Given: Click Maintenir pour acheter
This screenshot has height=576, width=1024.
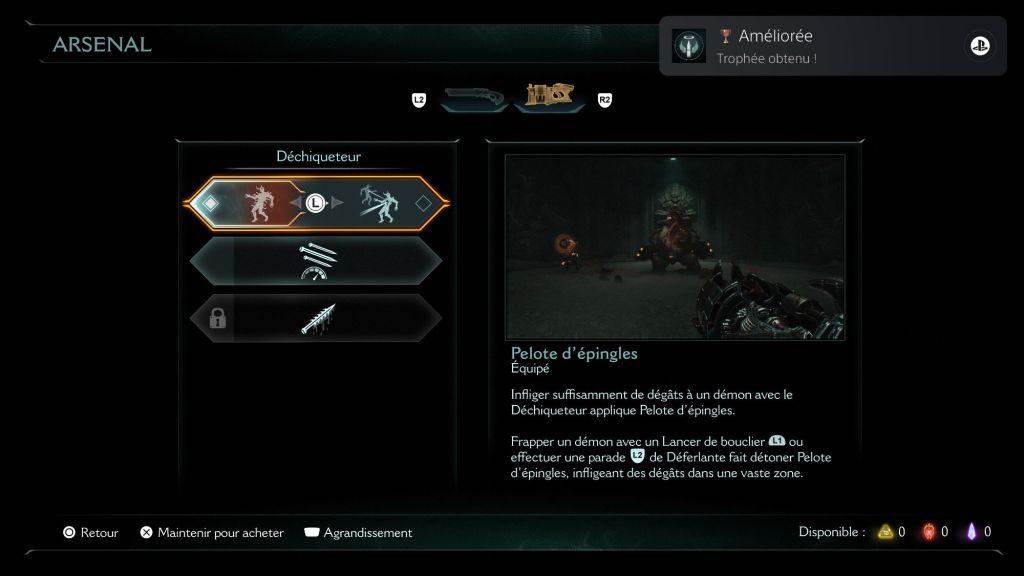Looking at the screenshot, I should coord(211,533).
